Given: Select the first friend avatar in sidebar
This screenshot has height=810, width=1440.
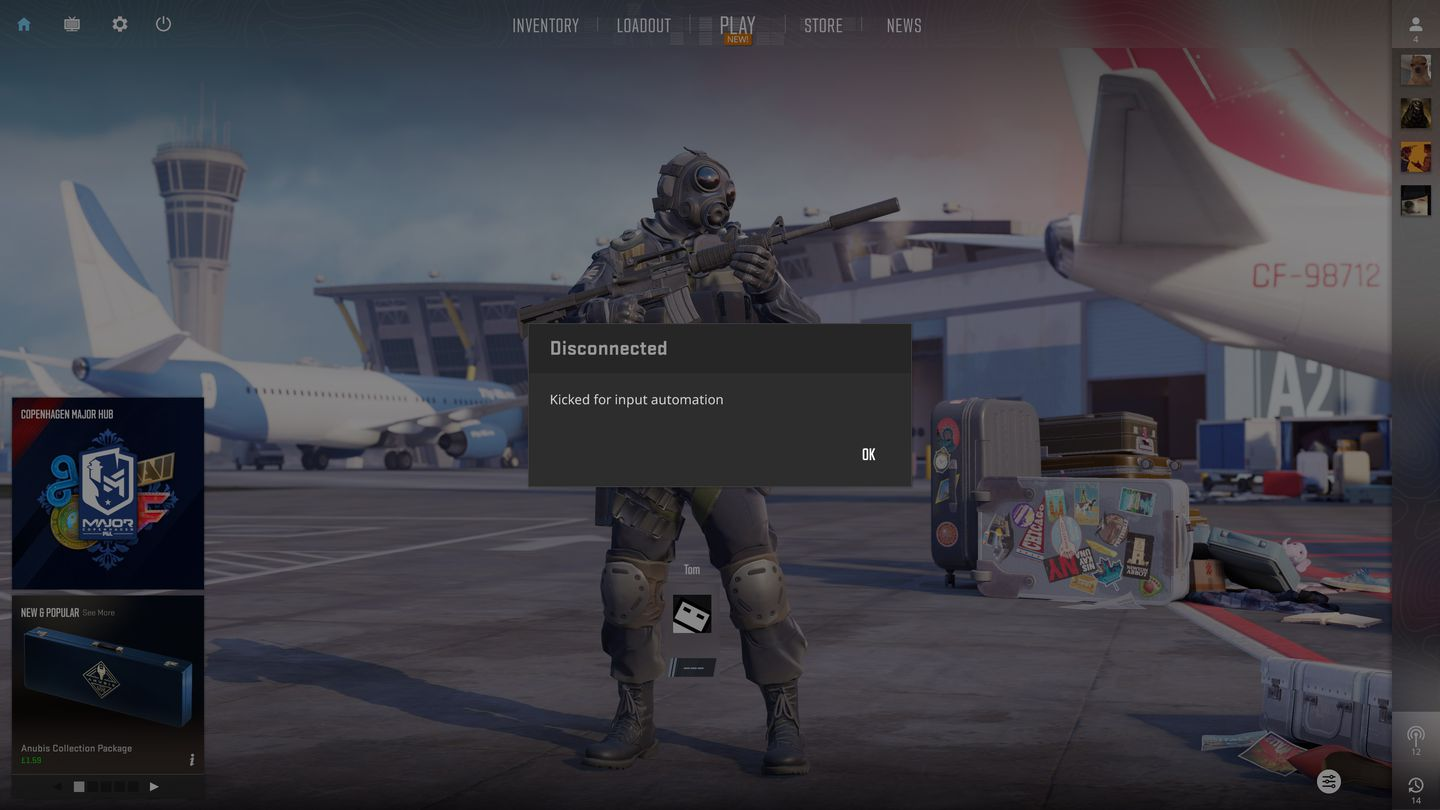Looking at the screenshot, I should (x=1415, y=70).
